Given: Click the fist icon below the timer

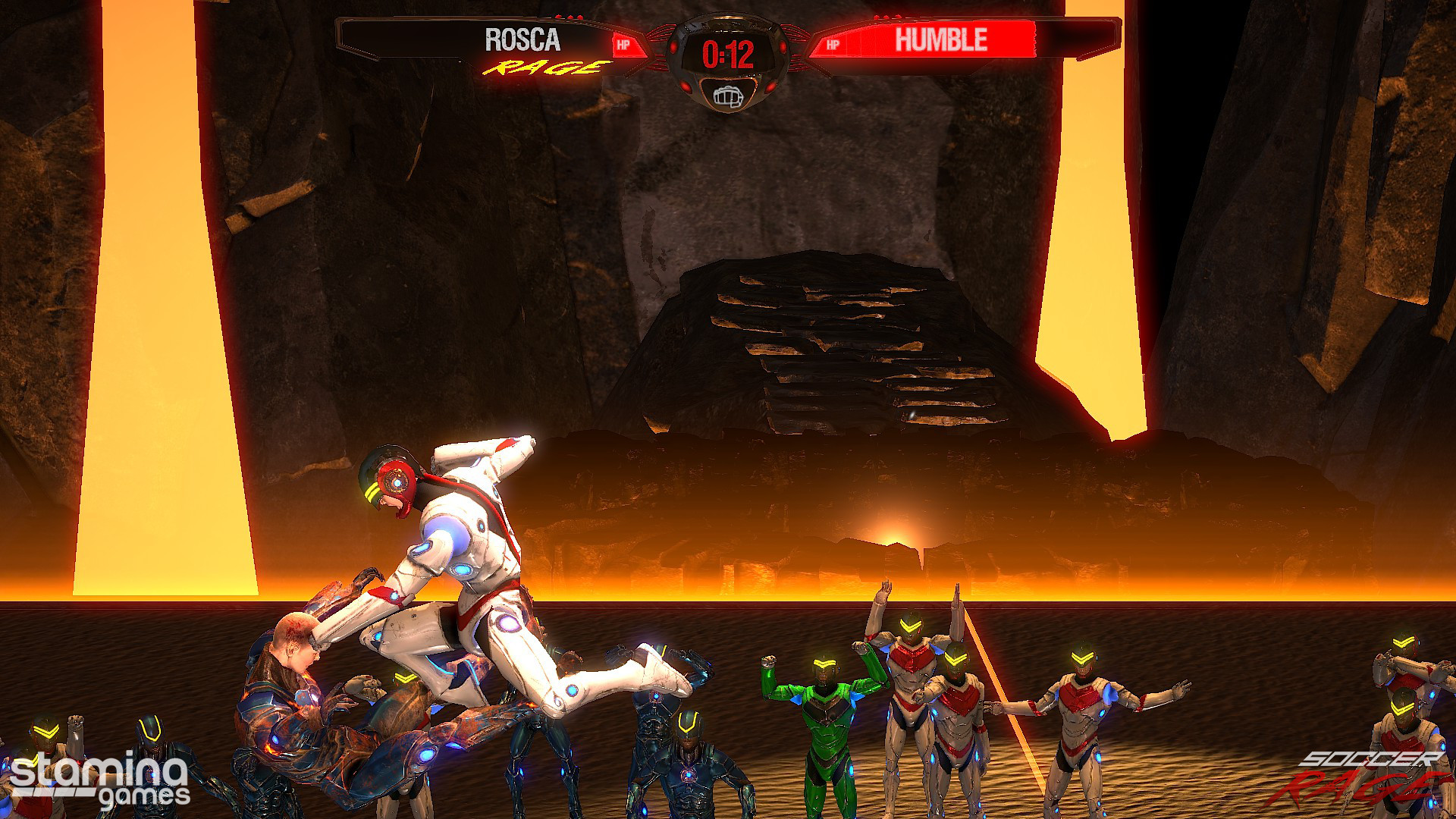Looking at the screenshot, I should [727, 96].
